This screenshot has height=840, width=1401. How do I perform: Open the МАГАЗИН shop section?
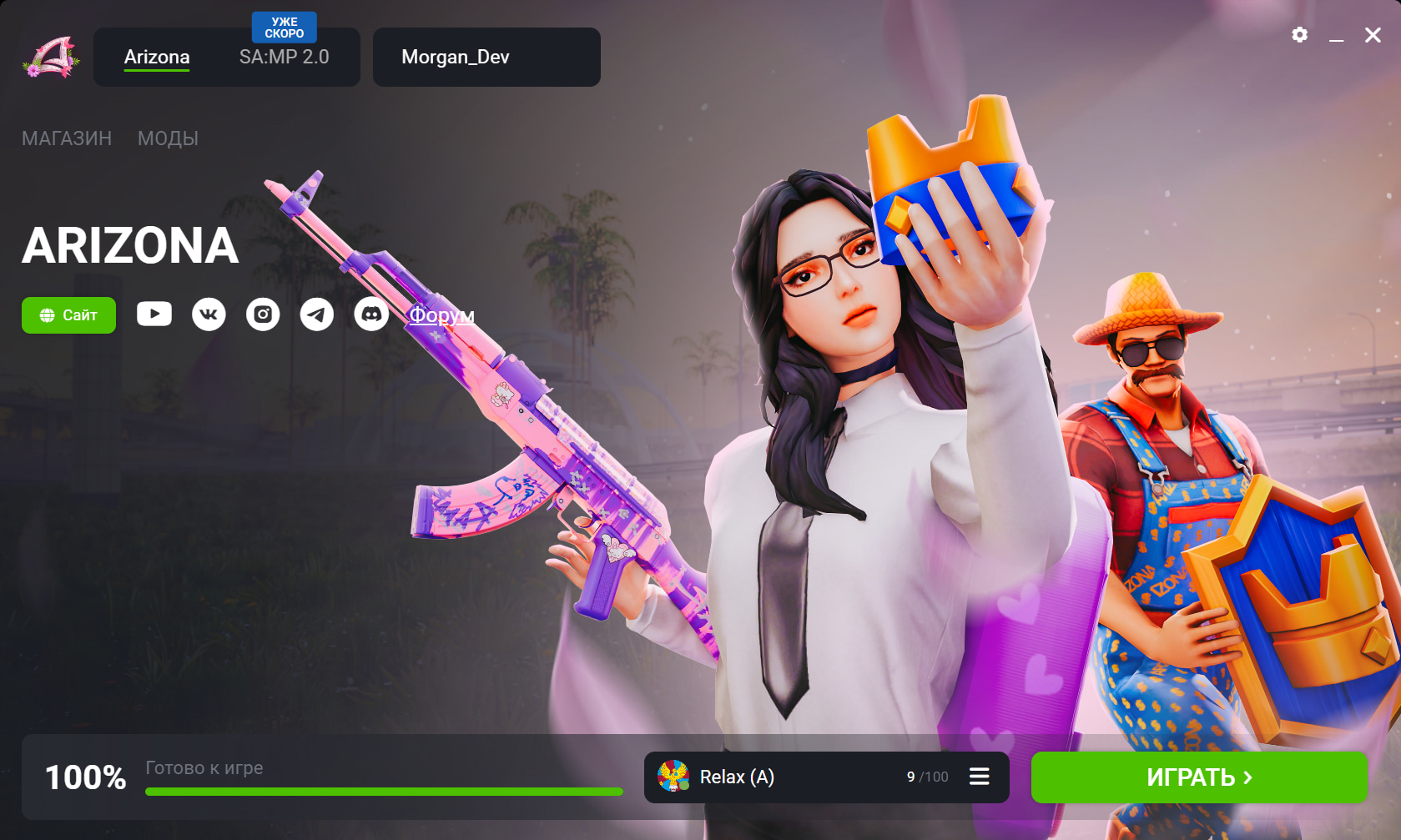[x=67, y=138]
